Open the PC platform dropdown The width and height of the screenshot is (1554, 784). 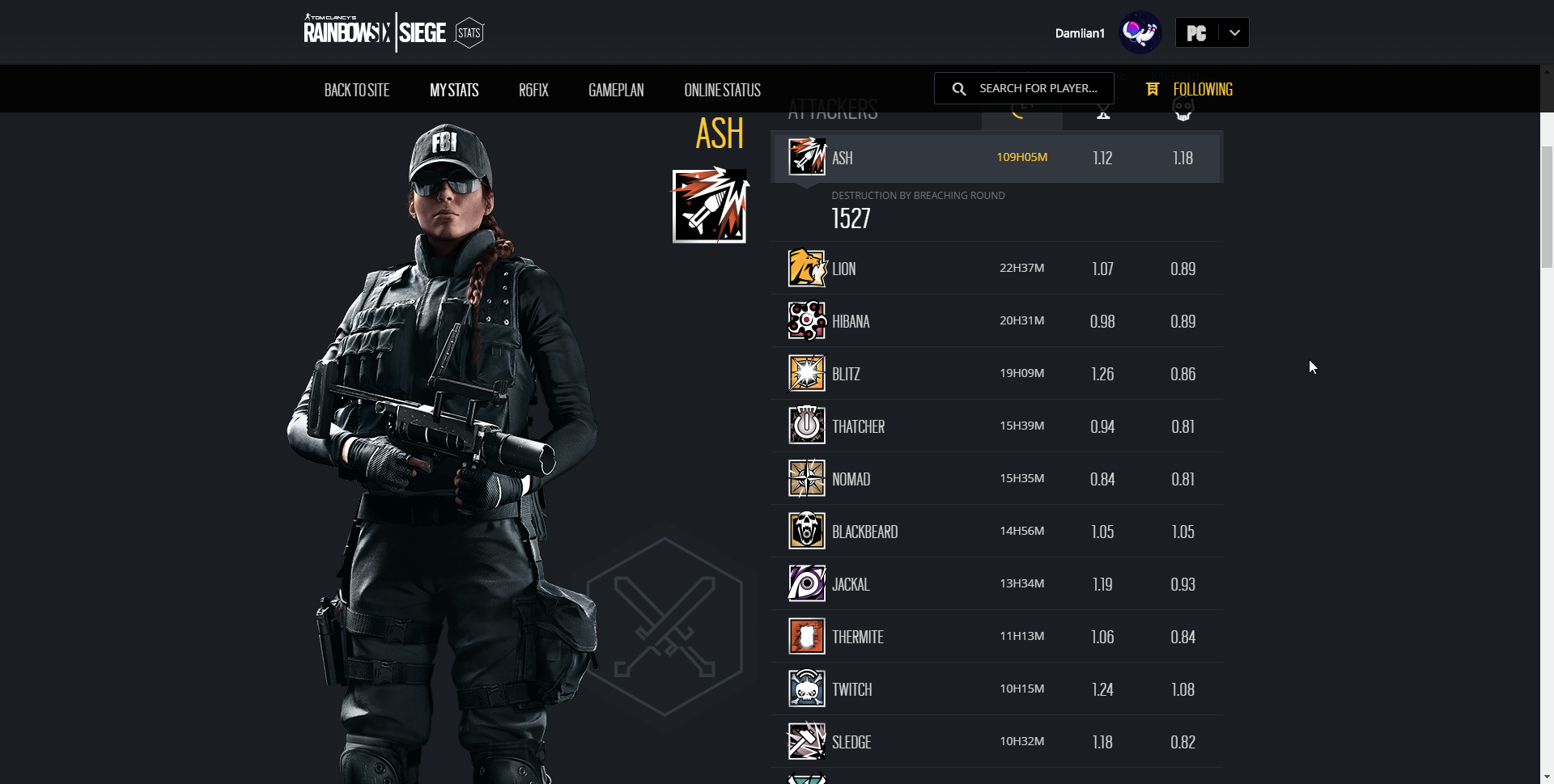tap(1212, 33)
